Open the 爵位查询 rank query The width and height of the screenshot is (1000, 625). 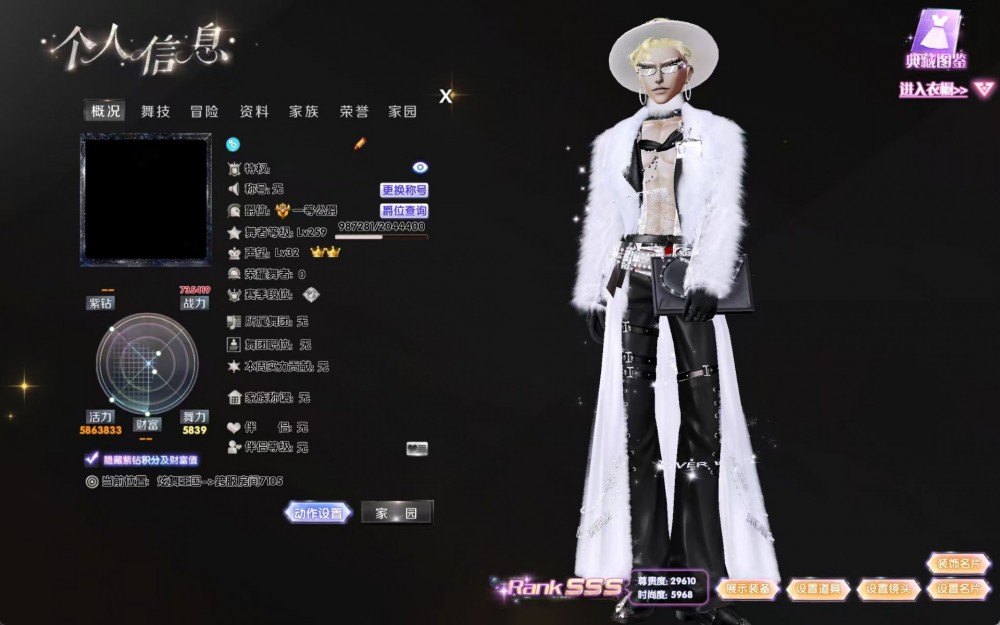coord(404,211)
